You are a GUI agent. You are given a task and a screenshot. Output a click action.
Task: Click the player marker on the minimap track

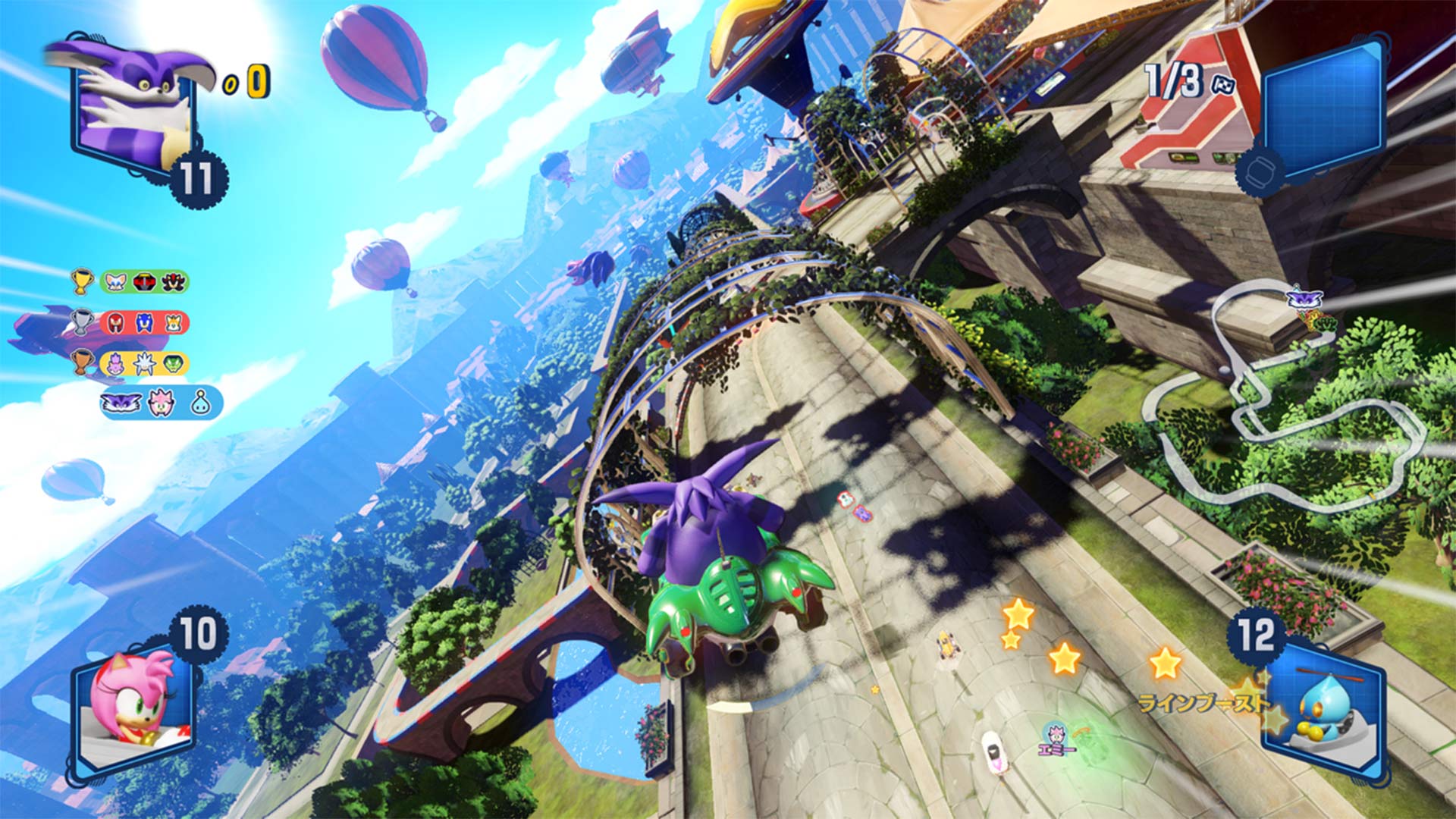pos(1304,297)
